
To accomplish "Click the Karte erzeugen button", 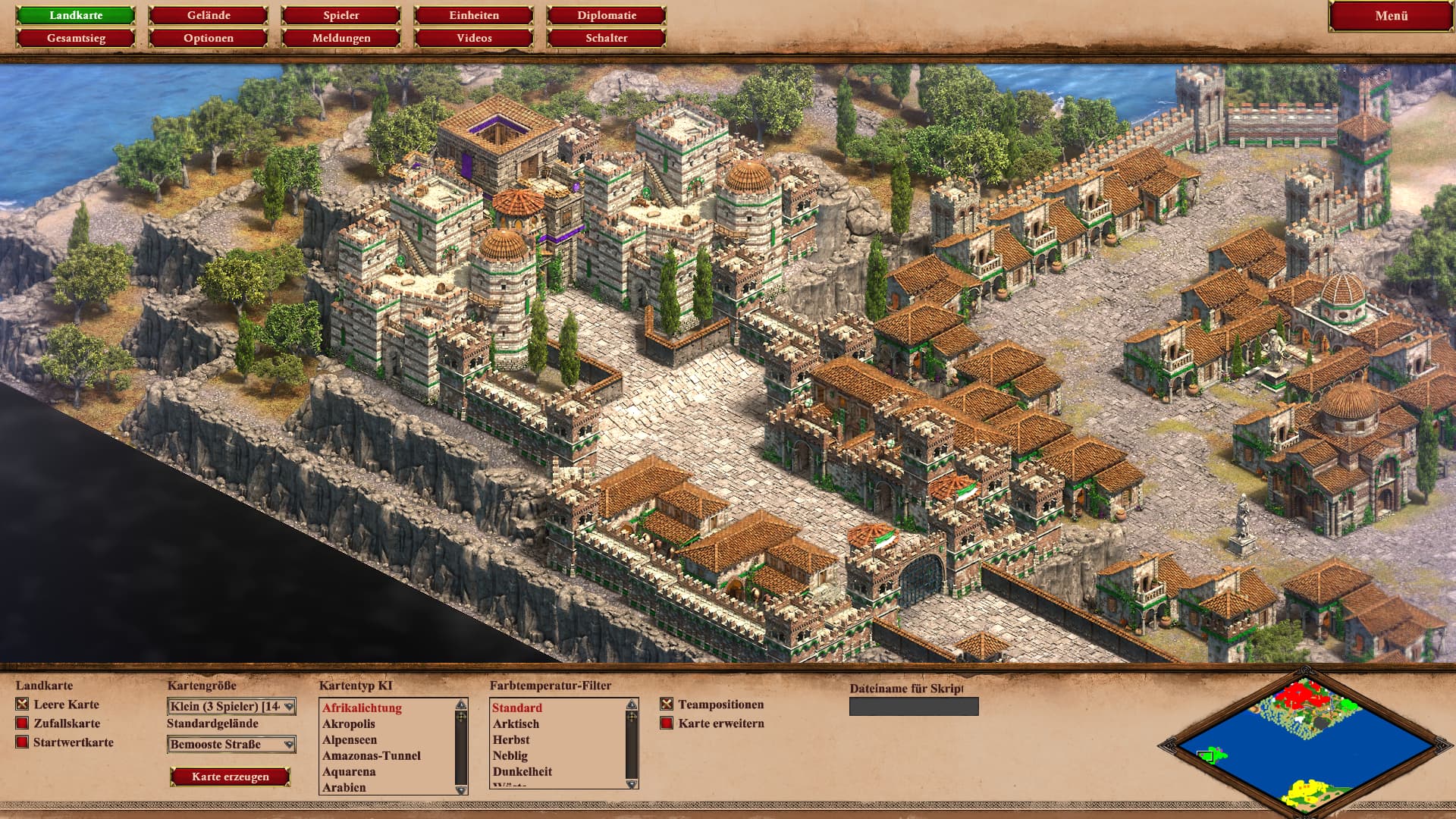I will coord(231,777).
